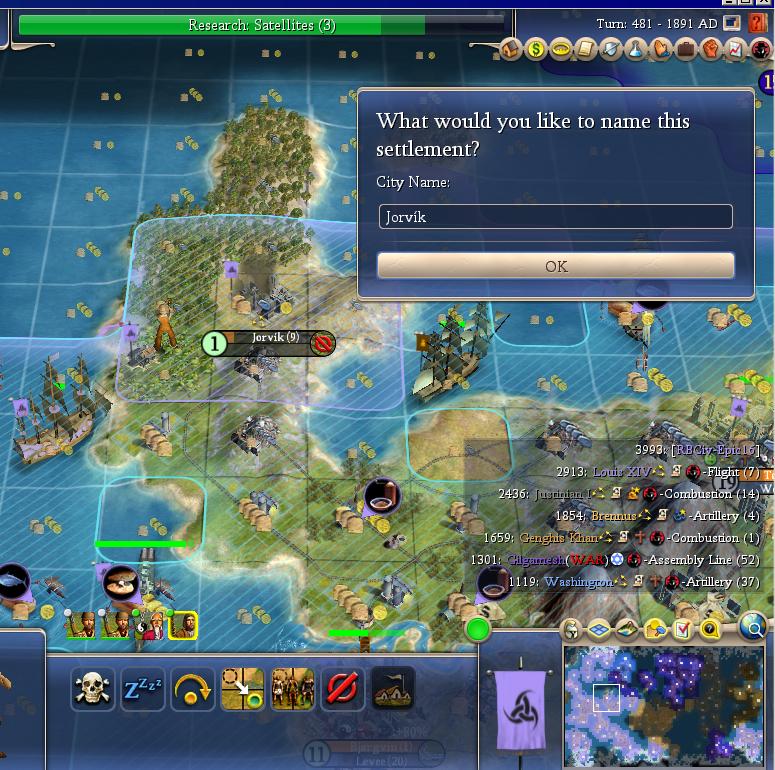Open the Religion Advisor praying hands icon
Image resolution: width=775 pixels, height=770 pixels.
(x=660, y=48)
